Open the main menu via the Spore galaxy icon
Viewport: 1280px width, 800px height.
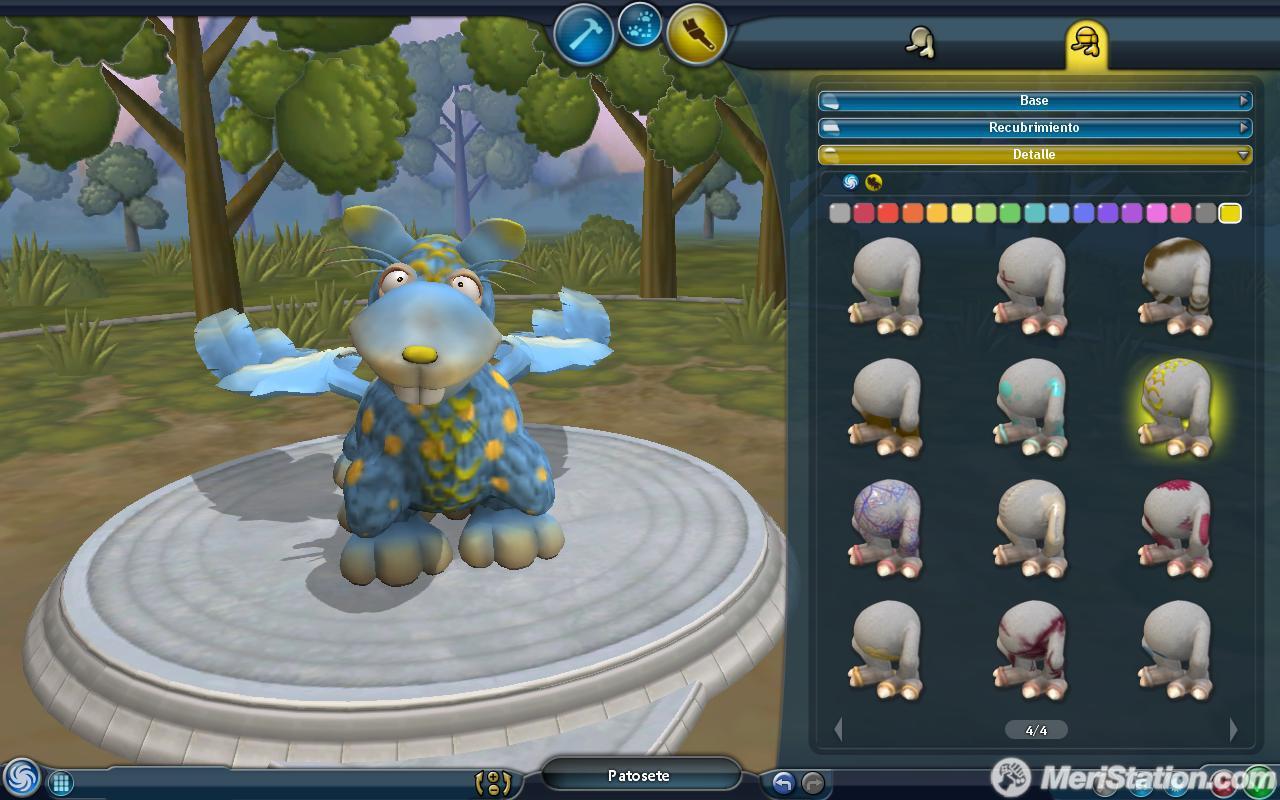20,776
